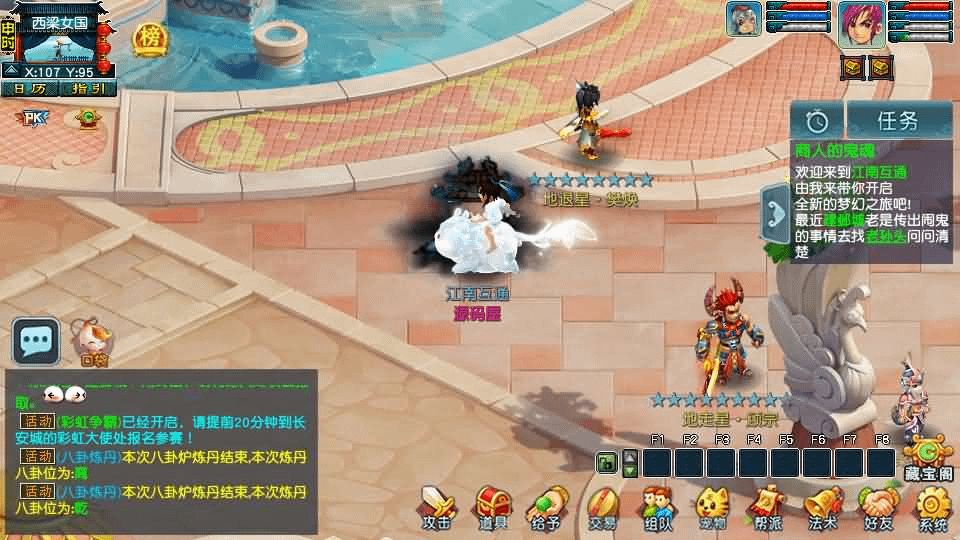Screen dimensions: 960x540
Task: Select the 给予 (Give) button
Action: point(546,508)
